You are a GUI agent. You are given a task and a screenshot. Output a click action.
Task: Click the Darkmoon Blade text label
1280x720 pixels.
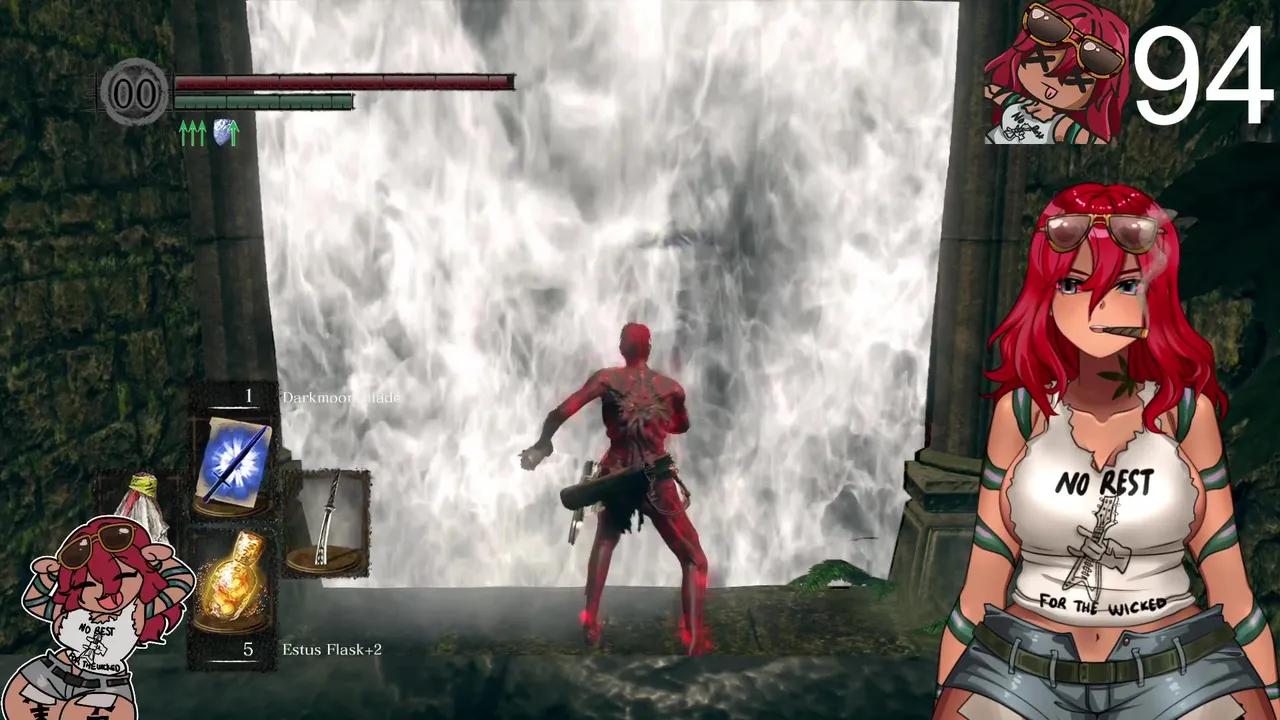click(340, 397)
